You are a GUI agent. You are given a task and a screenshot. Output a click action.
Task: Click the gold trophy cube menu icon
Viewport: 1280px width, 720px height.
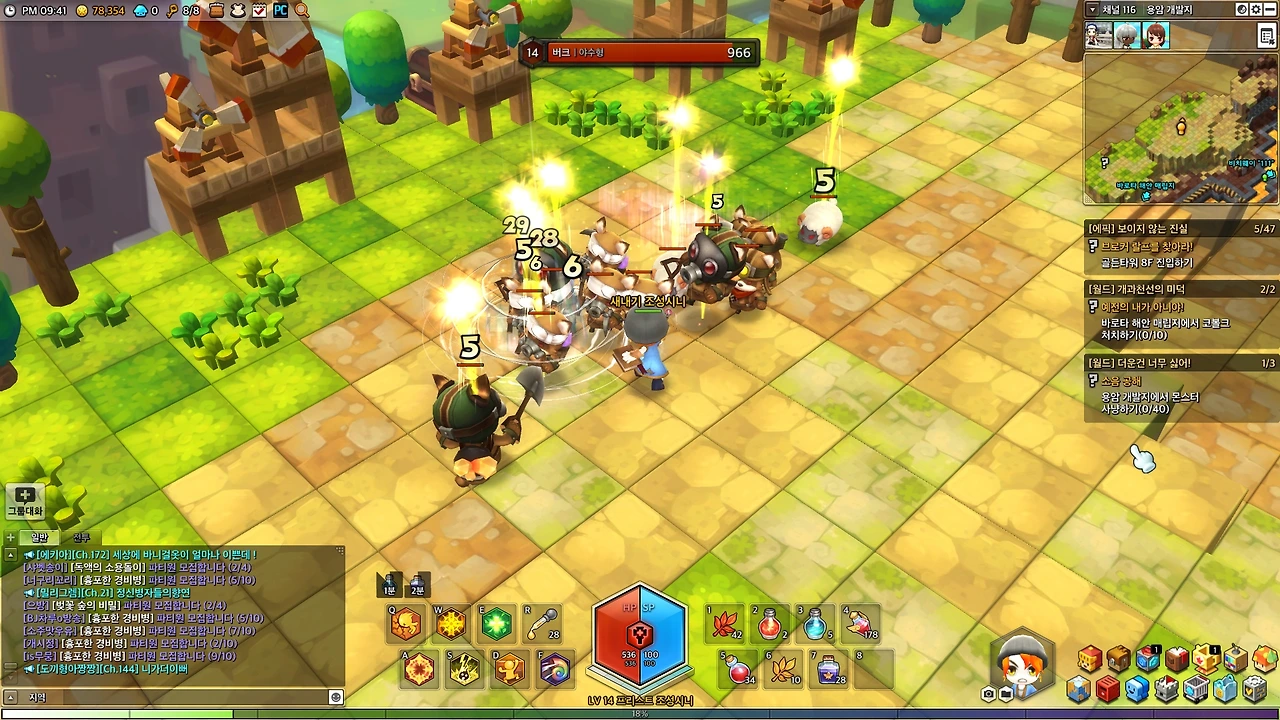[x=1206, y=658]
